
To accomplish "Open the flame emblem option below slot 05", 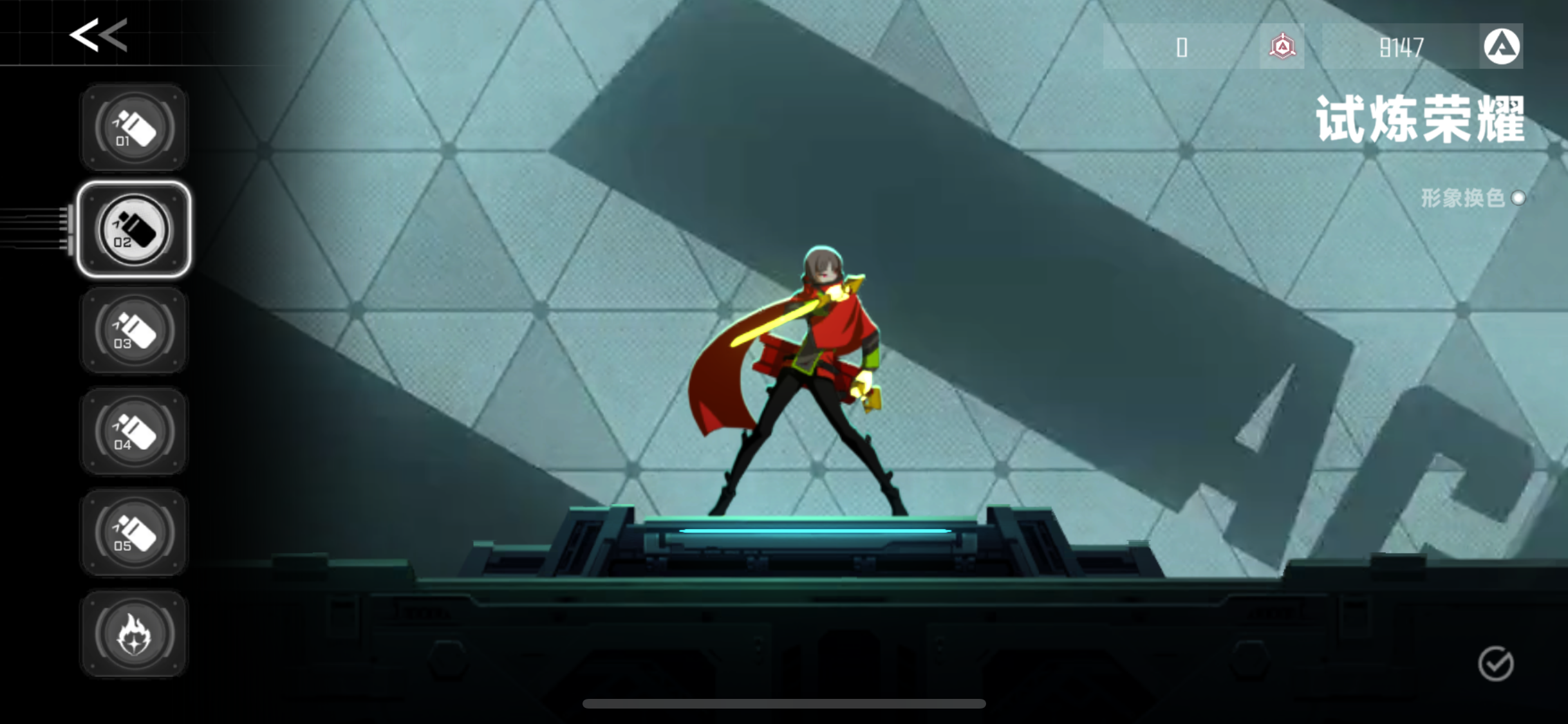I will (x=133, y=634).
